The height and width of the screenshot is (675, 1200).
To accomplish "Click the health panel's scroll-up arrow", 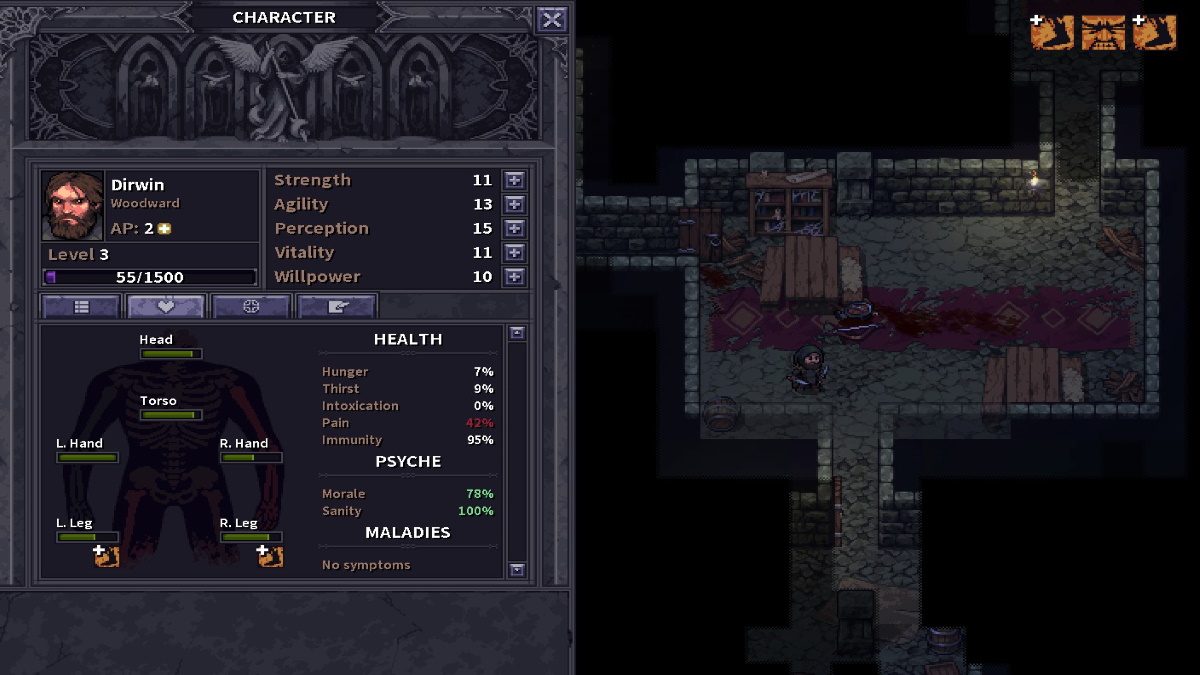I will pyautogui.click(x=516, y=333).
